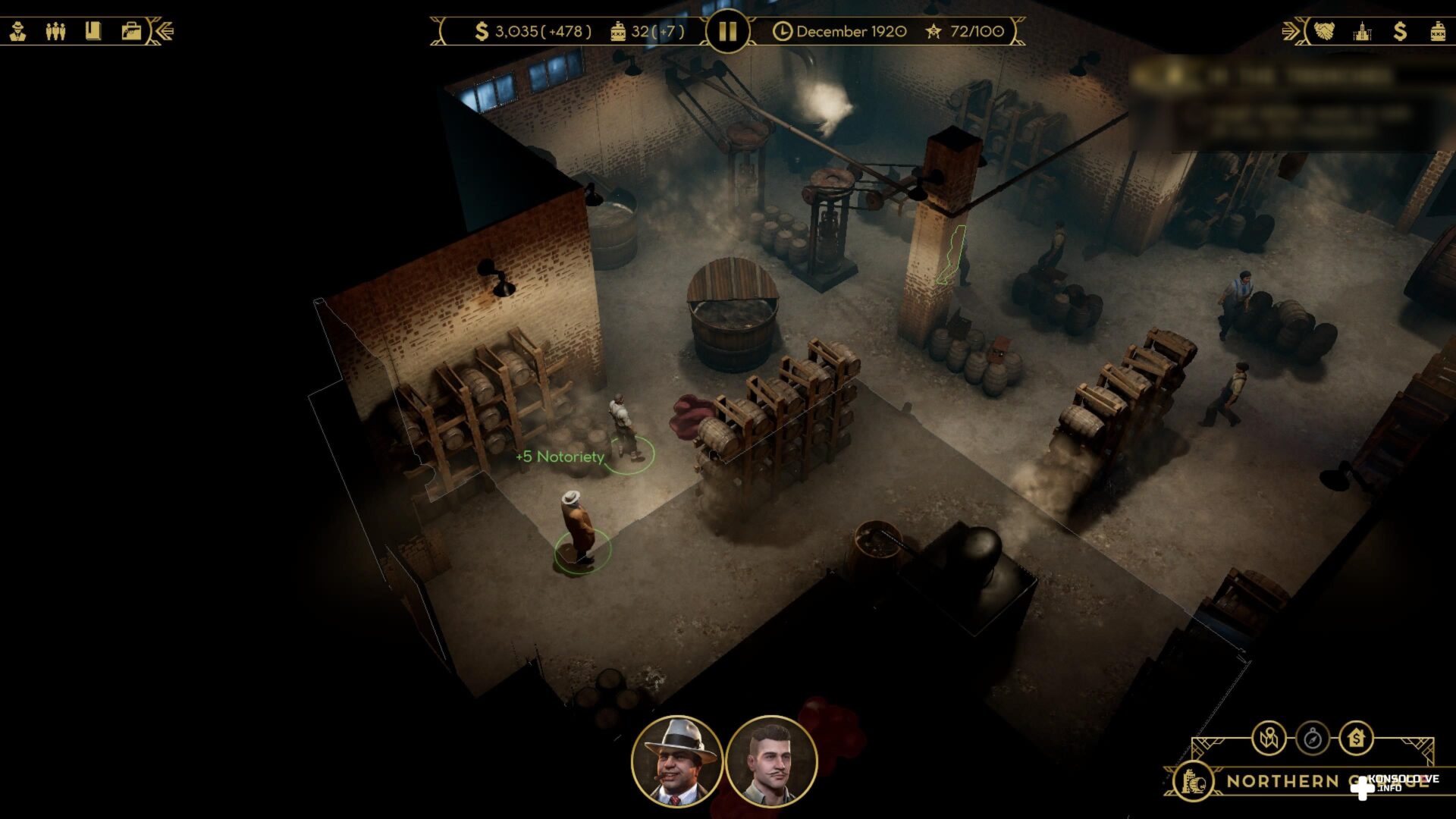This screenshot has height=819, width=1456.
Task: Open the boss profile (fedora man icon)
Action: pos(18,31)
